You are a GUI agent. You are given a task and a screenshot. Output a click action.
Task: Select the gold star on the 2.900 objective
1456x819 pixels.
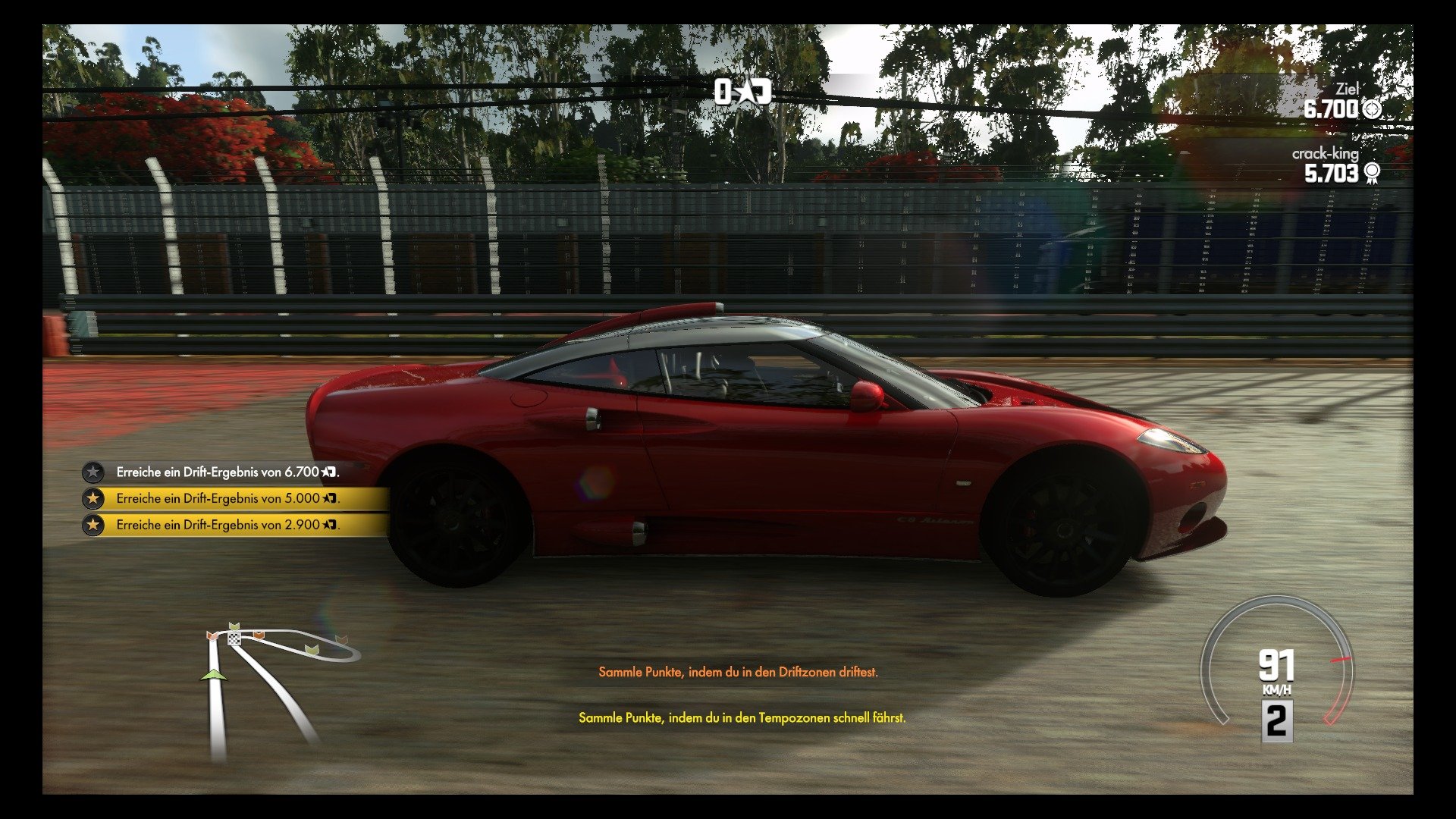(94, 524)
